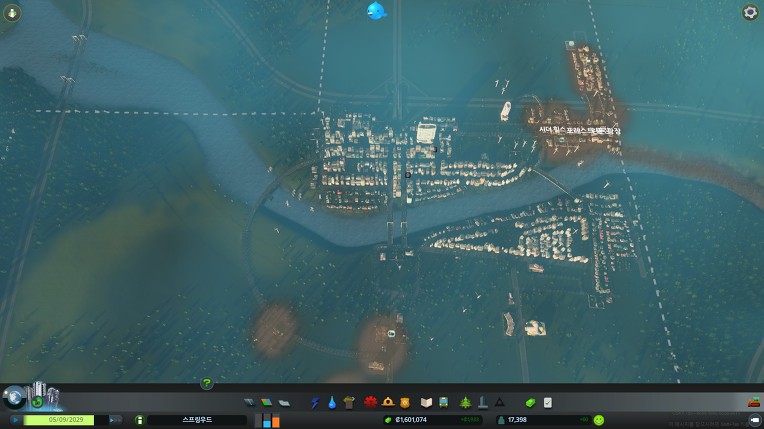
Task: Open the districts tool
Action: [x=283, y=402]
